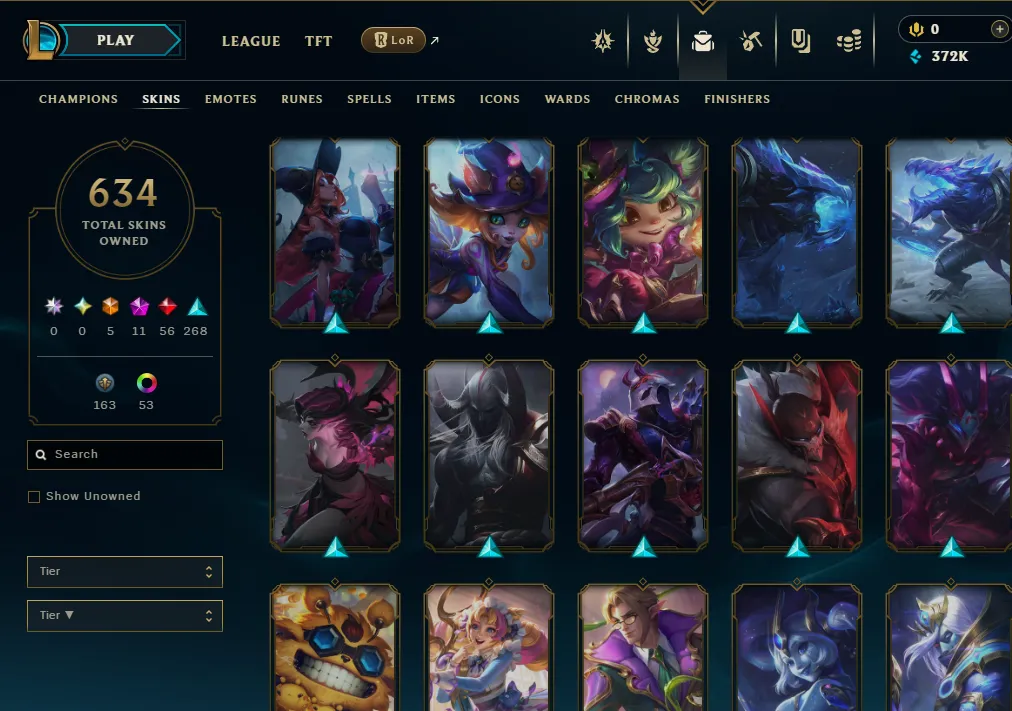Viewport: 1012px width, 711px height.
Task: Switch to the TFT section
Action: [318, 41]
